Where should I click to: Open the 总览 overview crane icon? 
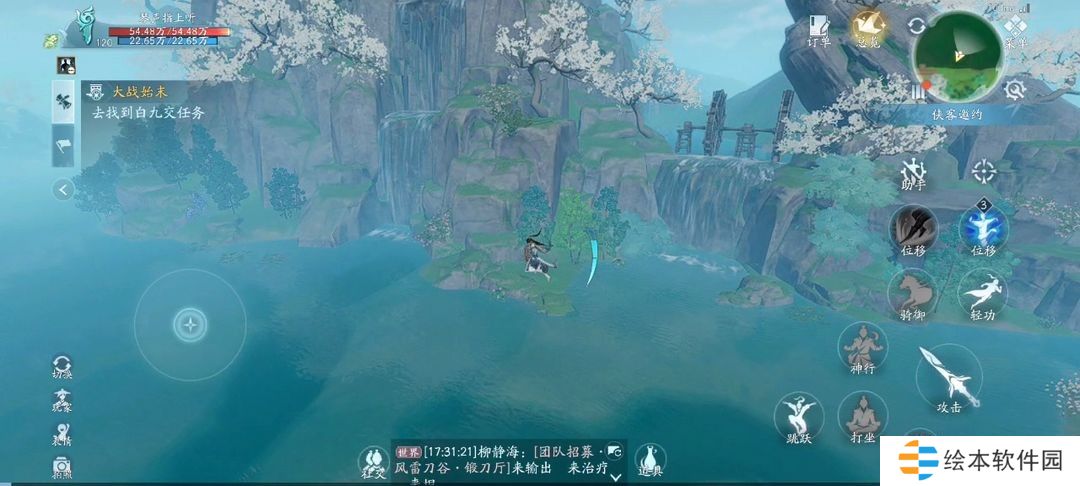tap(866, 28)
